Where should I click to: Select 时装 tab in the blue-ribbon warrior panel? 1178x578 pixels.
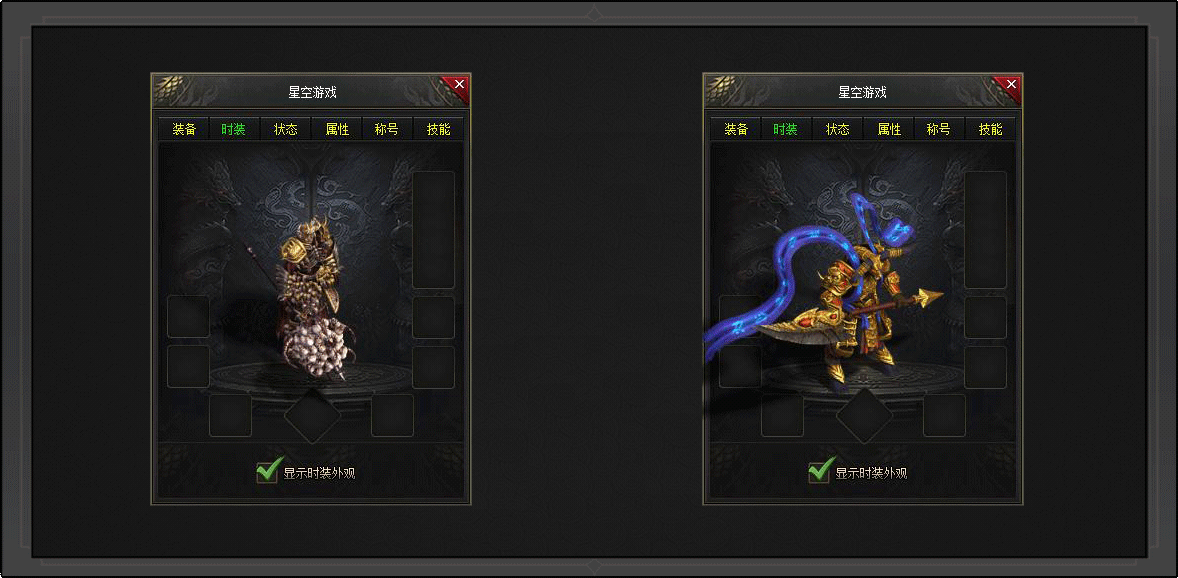point(786,130)
